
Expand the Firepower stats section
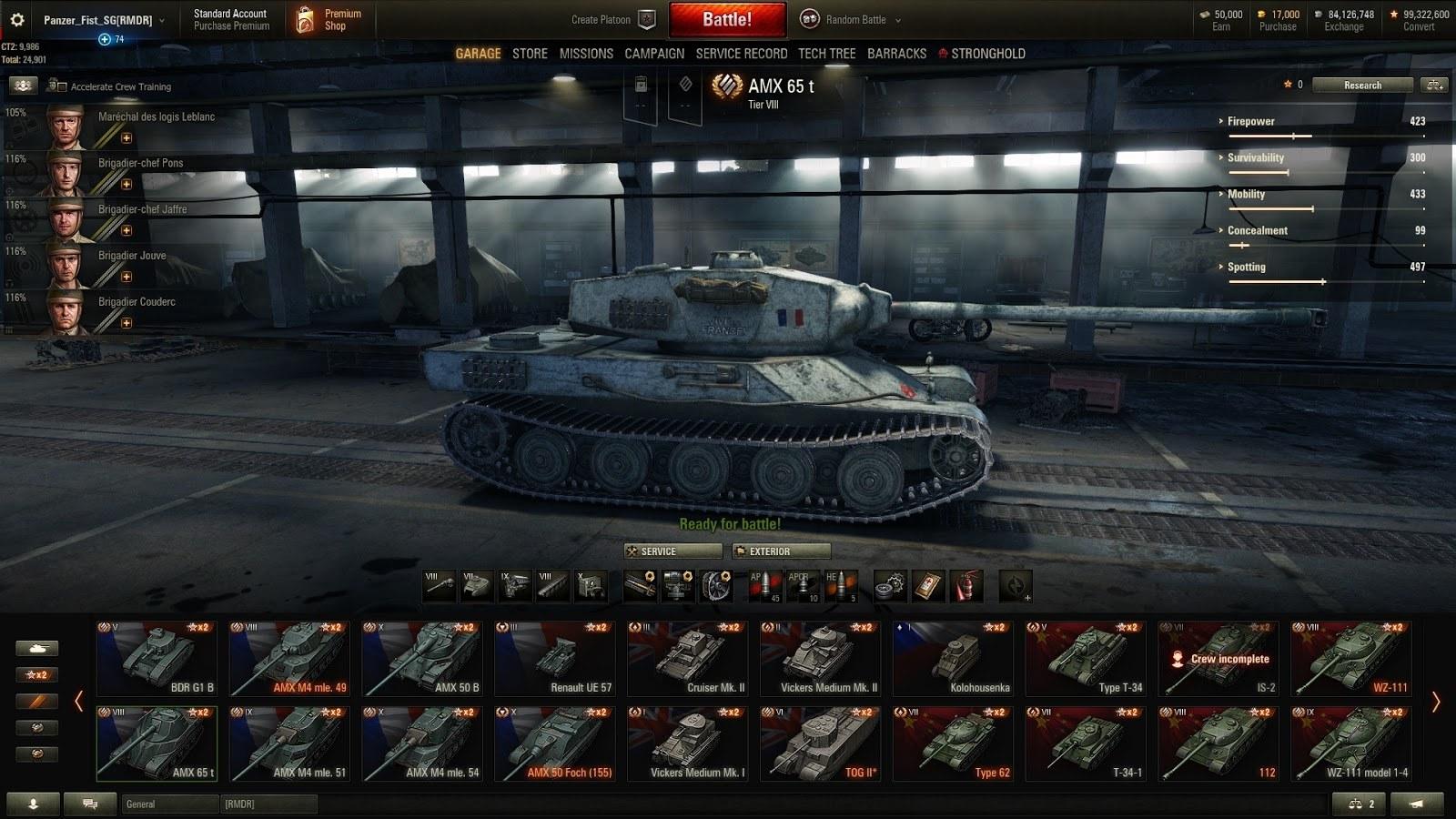(1250, 121)
